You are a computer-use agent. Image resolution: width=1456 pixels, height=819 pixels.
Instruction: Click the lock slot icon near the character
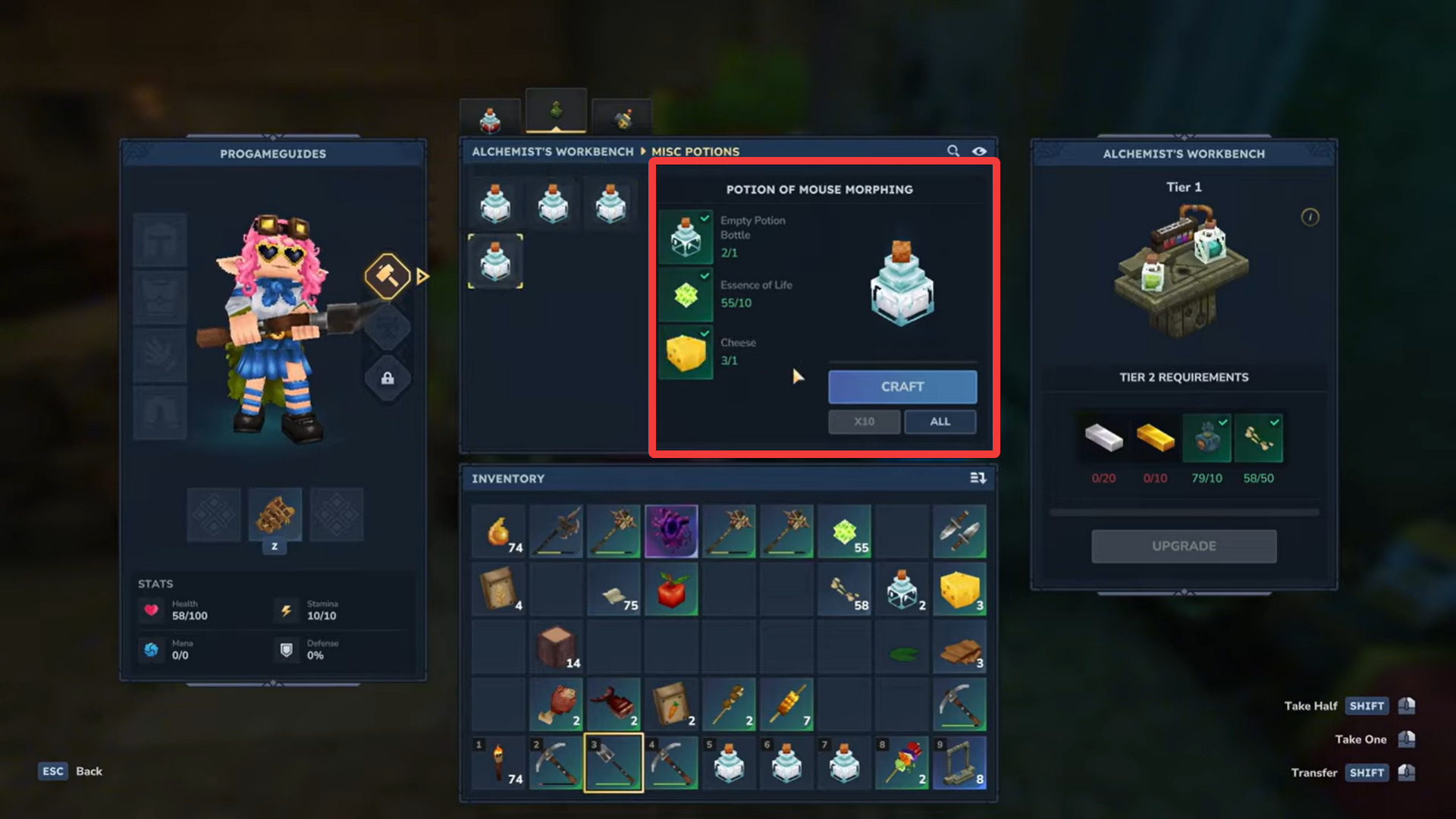tap(388, 378)
